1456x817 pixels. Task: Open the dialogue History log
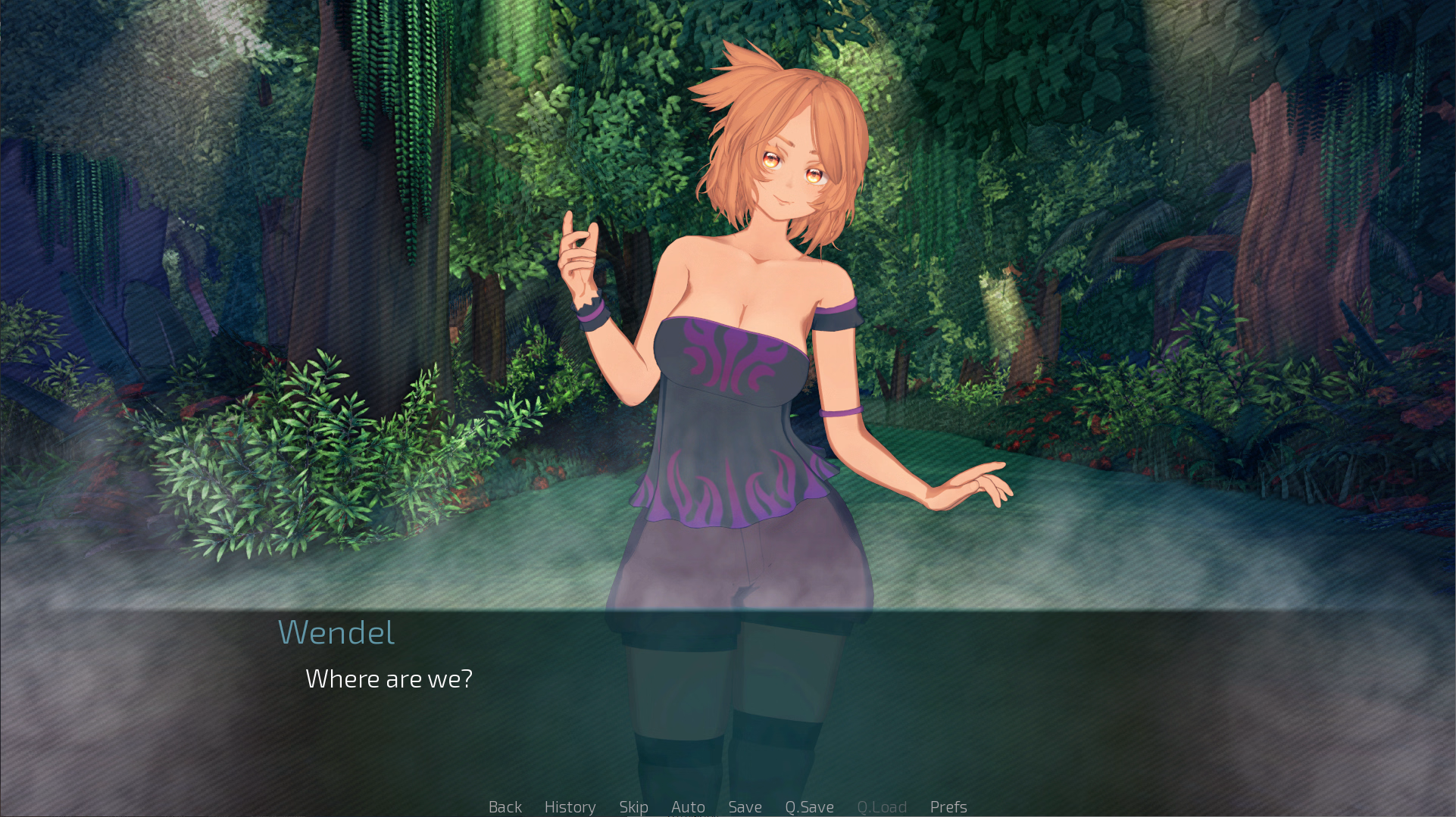[x=570, y=806]
